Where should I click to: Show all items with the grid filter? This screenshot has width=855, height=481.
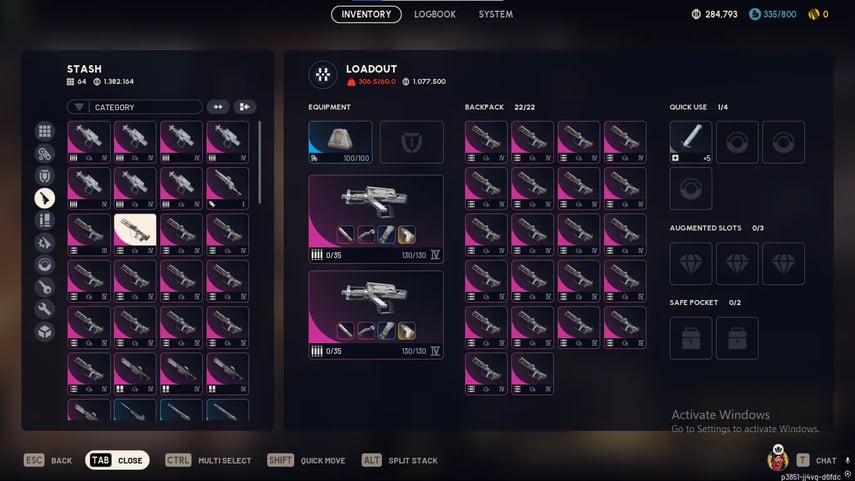click(x=45, y=131)
